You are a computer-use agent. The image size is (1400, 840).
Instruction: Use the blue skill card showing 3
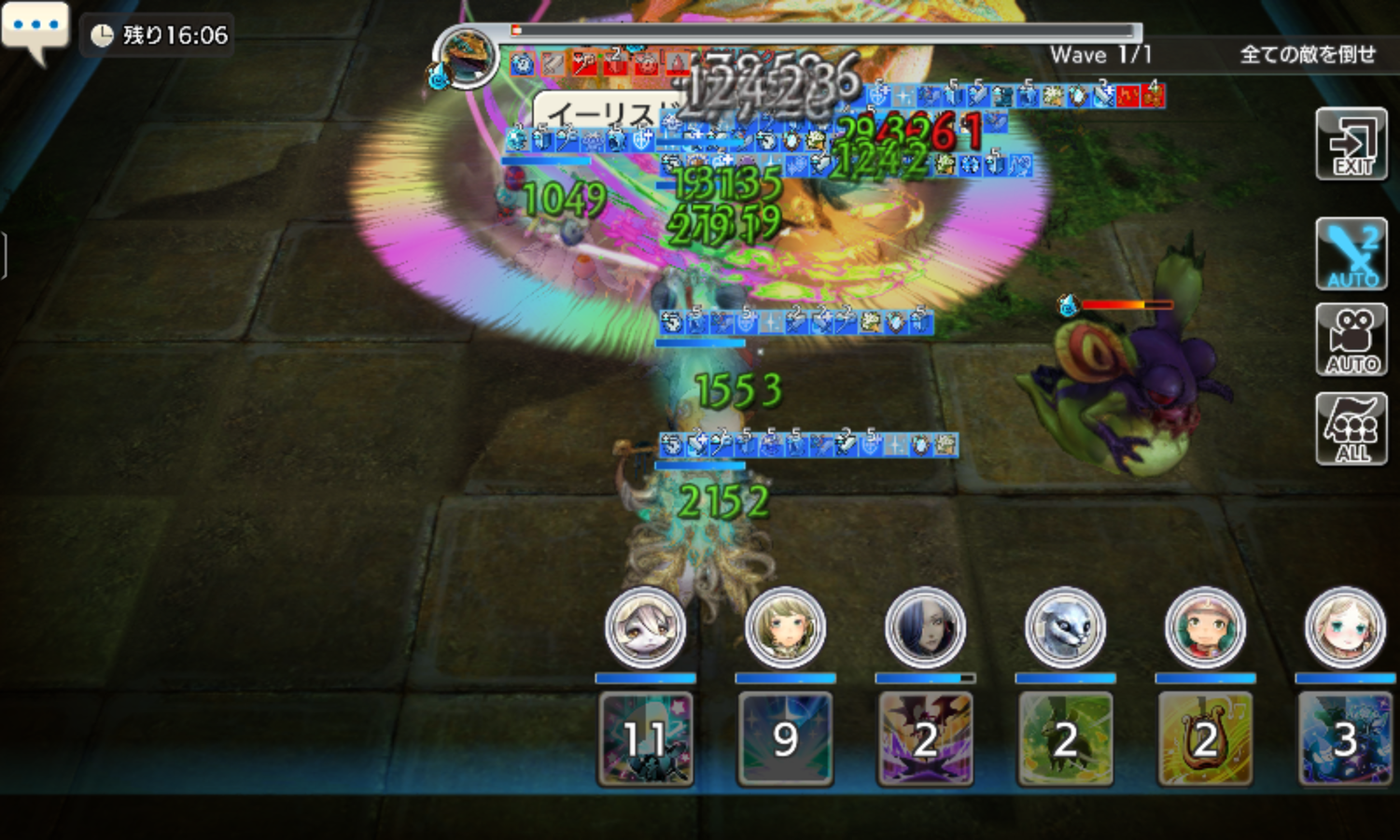click(1345, 738)
